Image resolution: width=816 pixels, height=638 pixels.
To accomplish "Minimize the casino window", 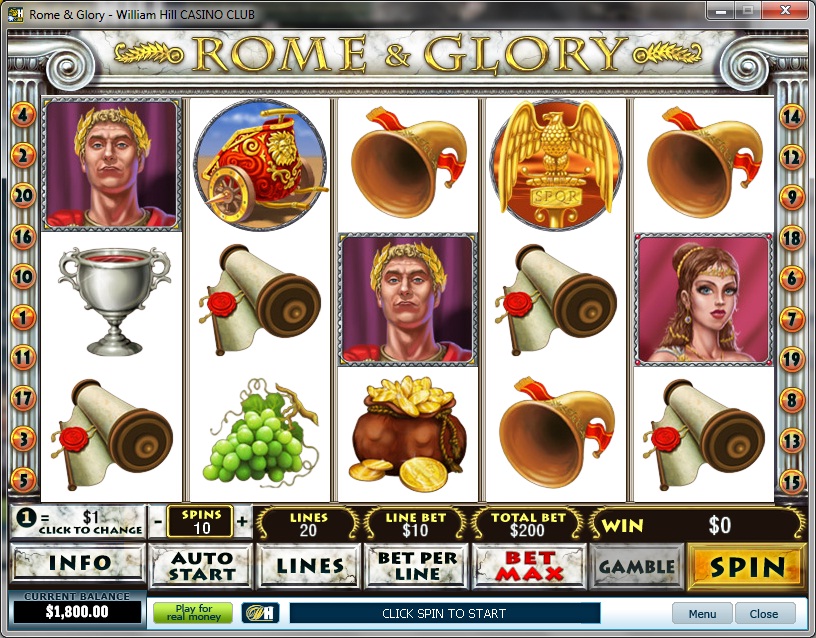I will coord(720,11).
